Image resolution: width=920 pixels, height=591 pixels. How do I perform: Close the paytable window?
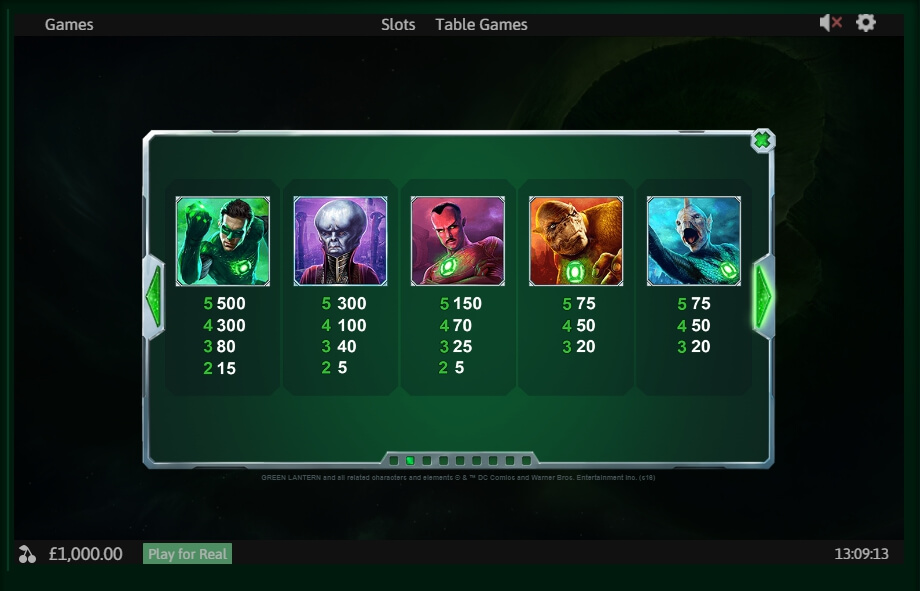762,141
